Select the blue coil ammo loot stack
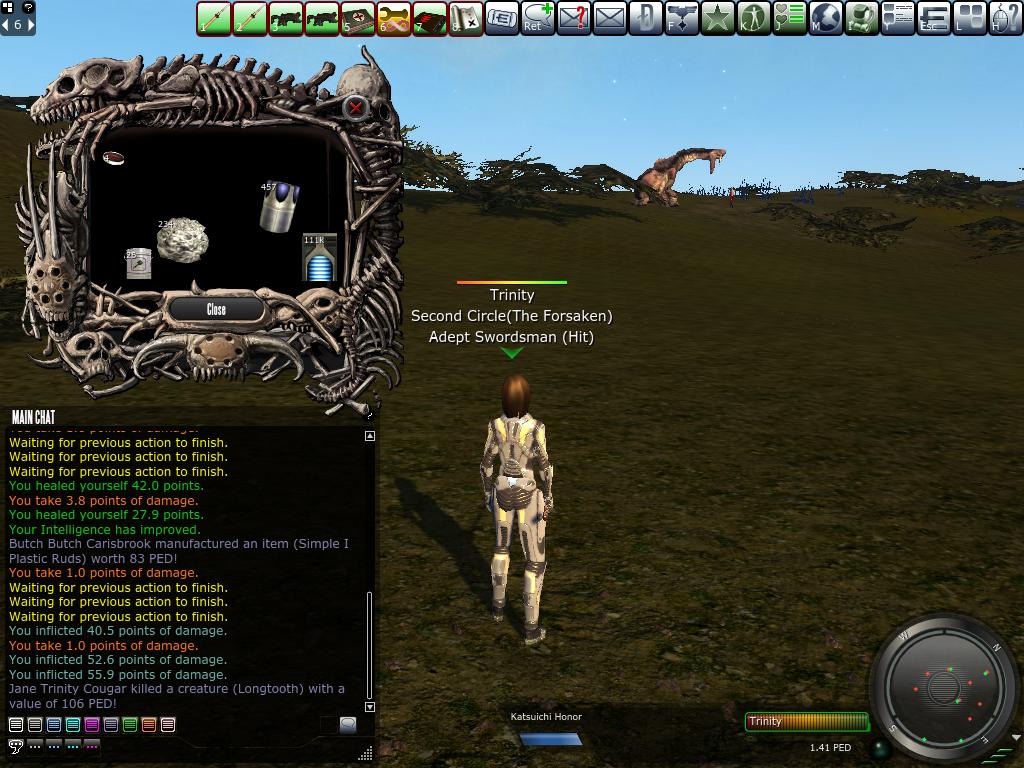This screenshot has width=1024, height=768. 319,260
